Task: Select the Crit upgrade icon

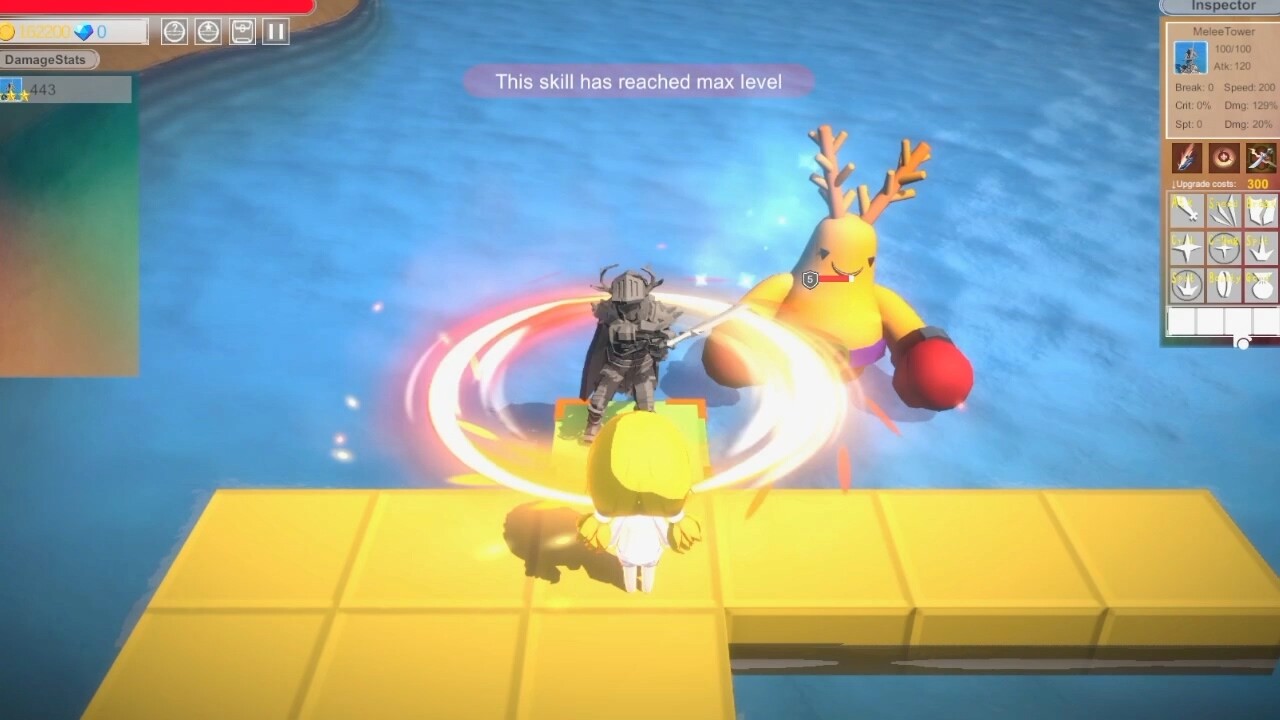Action: pyautogui.click(x=1185, y=248)
